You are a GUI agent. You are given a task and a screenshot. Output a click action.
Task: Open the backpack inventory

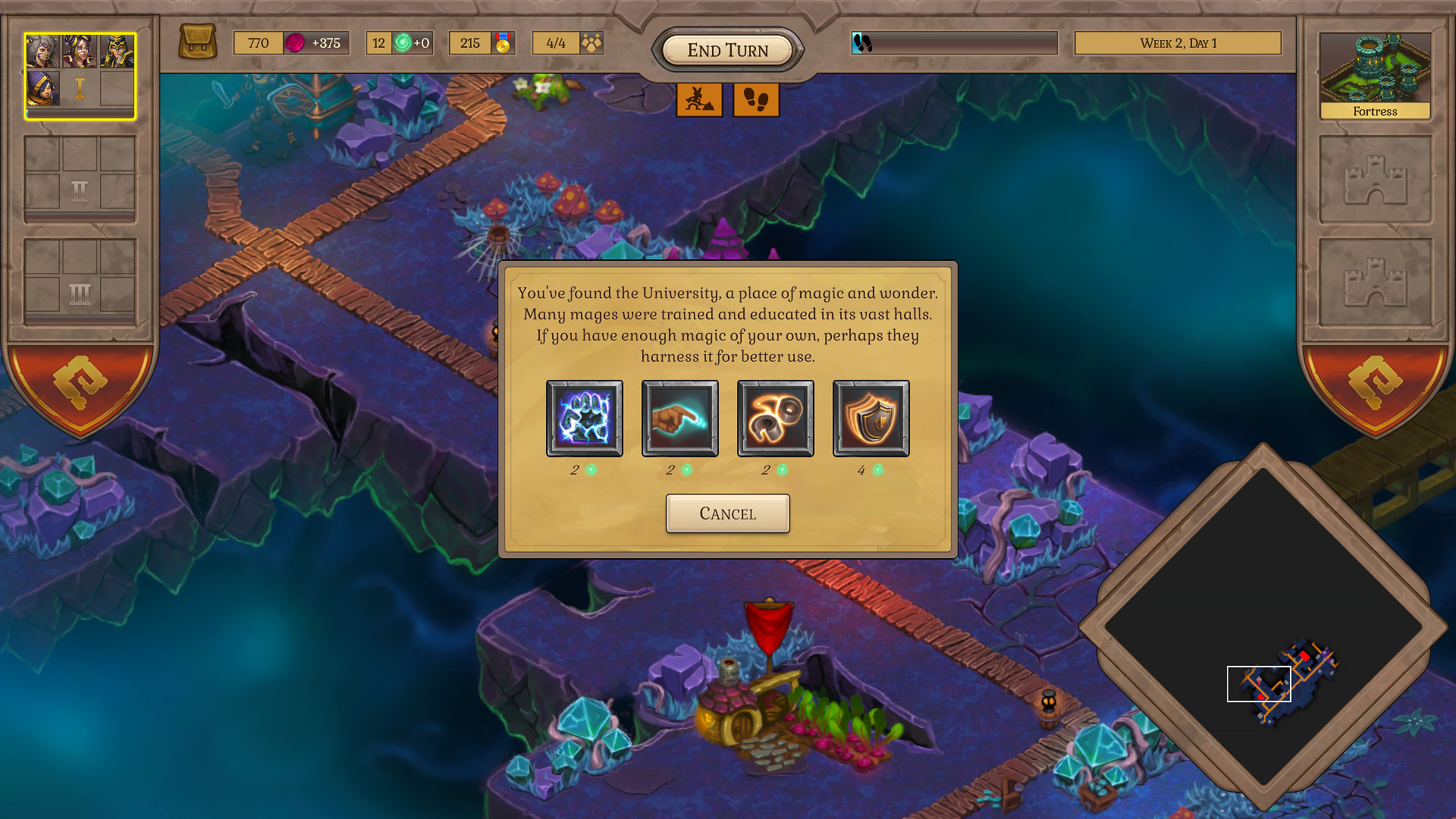[197, 42]
